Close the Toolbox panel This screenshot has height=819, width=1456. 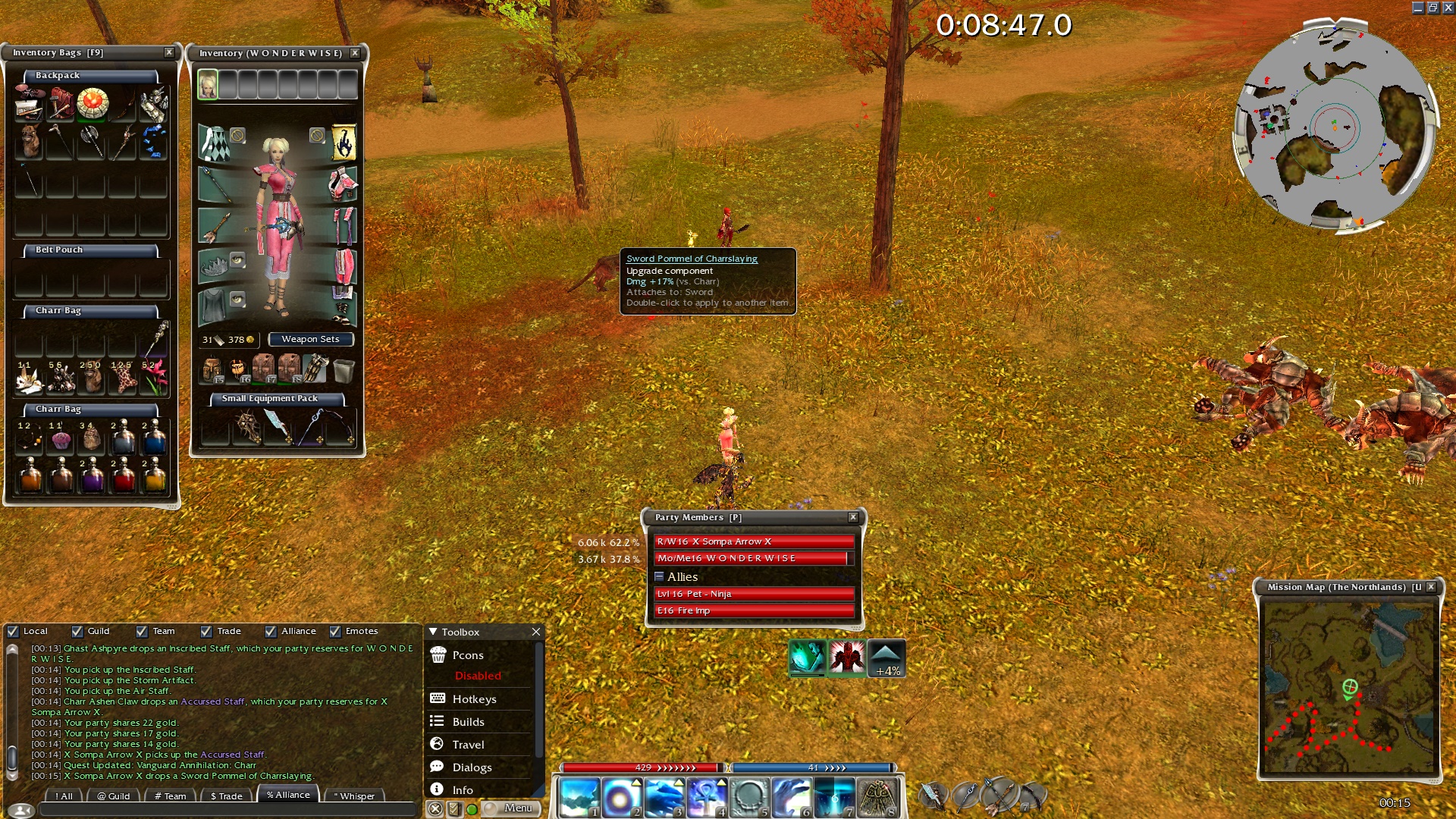click(536, 632)
